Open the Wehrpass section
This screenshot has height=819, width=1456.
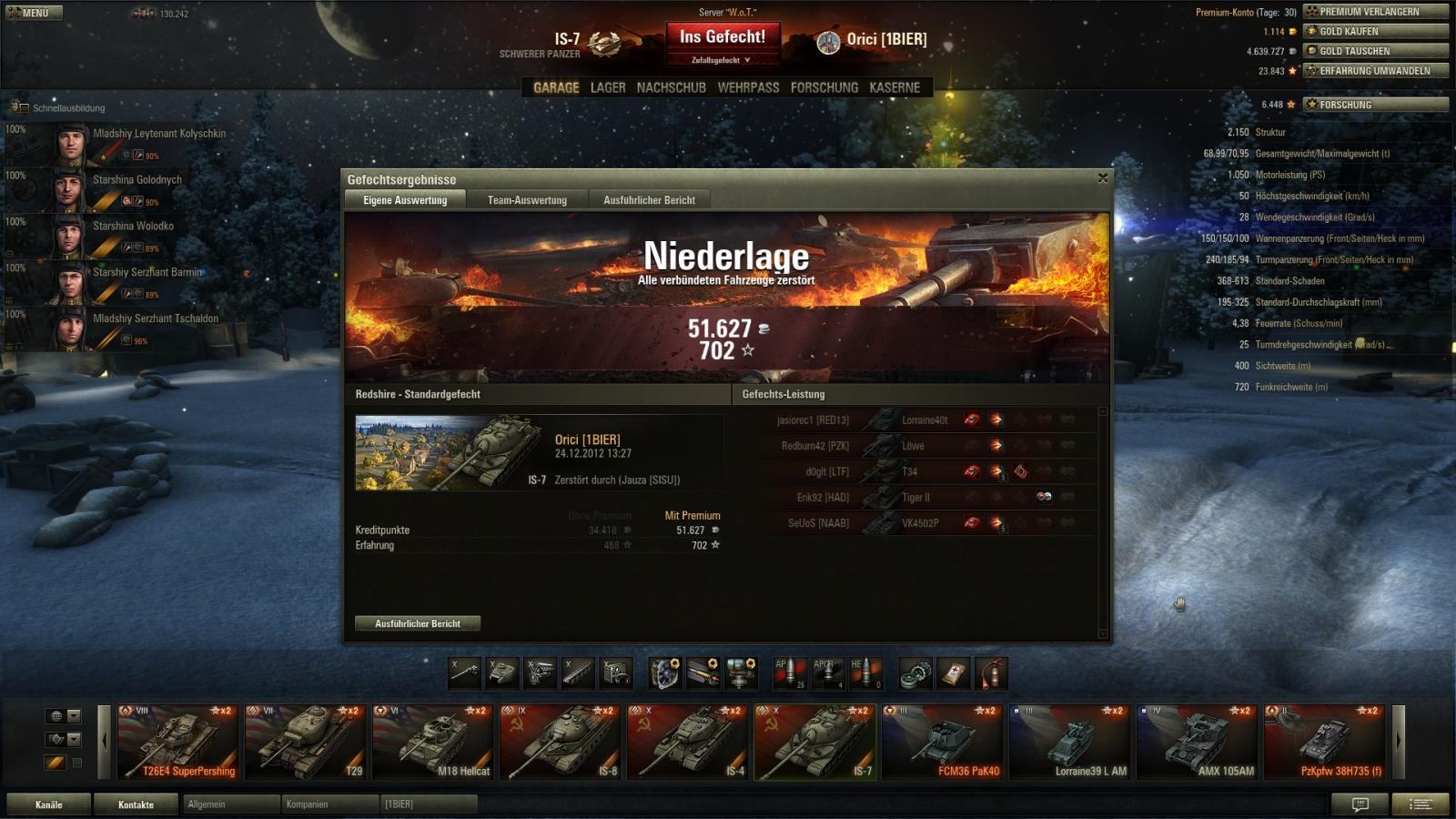click(x=748, y=87)
